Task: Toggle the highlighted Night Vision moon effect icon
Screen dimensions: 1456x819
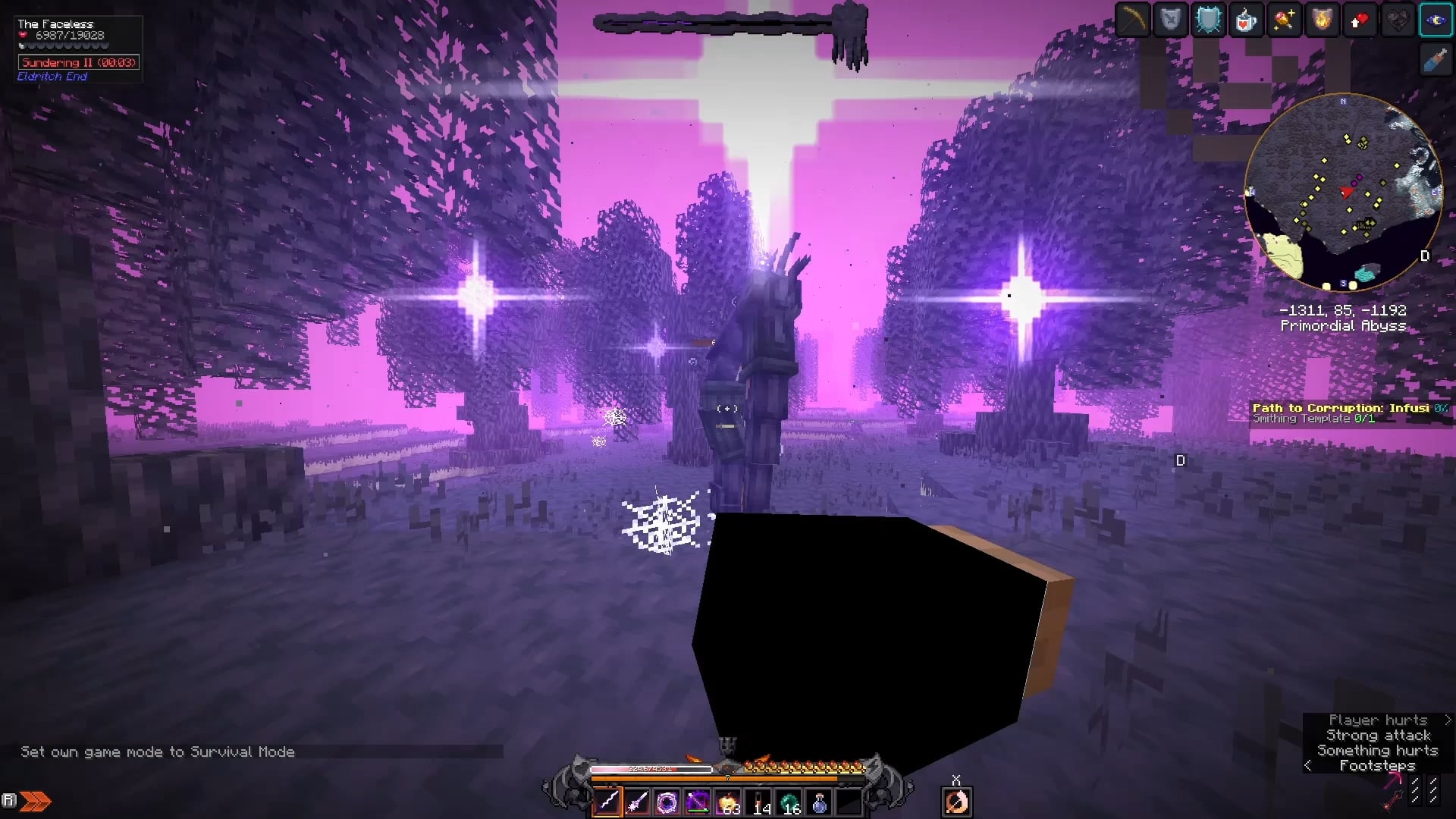Action: [x=1436, y=20]
